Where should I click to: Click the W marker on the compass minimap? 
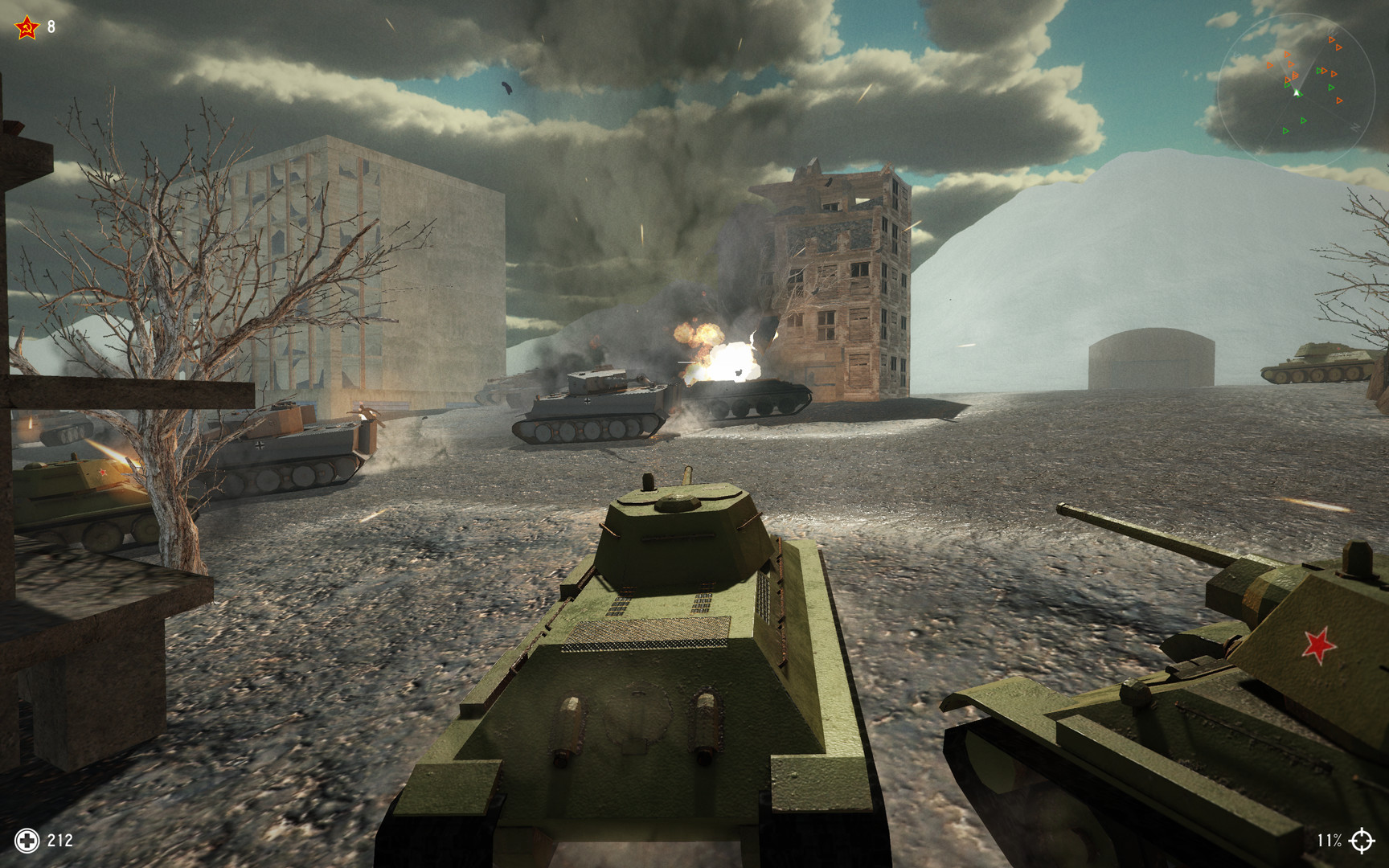tap(1260, 149)
